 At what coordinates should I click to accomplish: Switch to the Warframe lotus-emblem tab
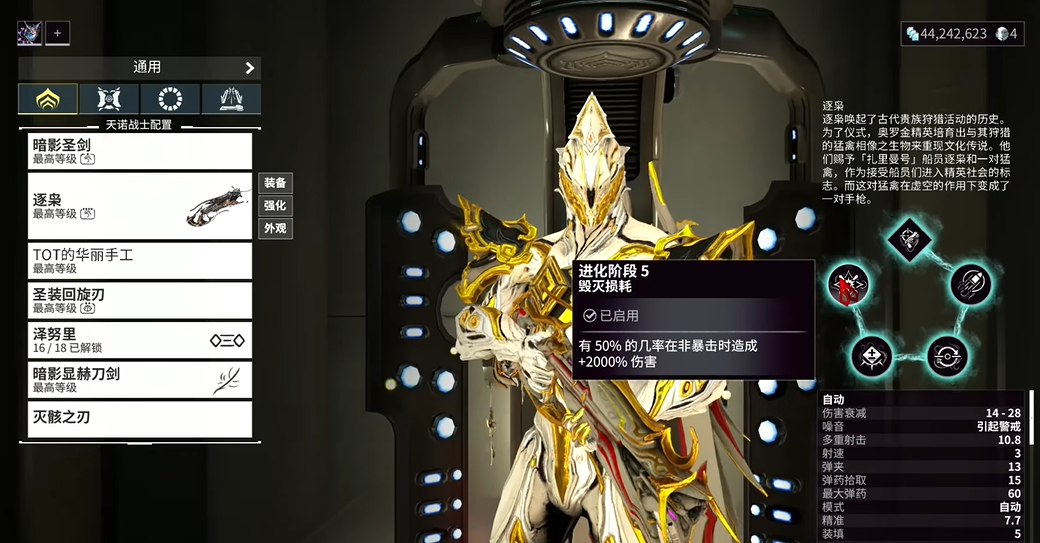click(x=48, y=99)
